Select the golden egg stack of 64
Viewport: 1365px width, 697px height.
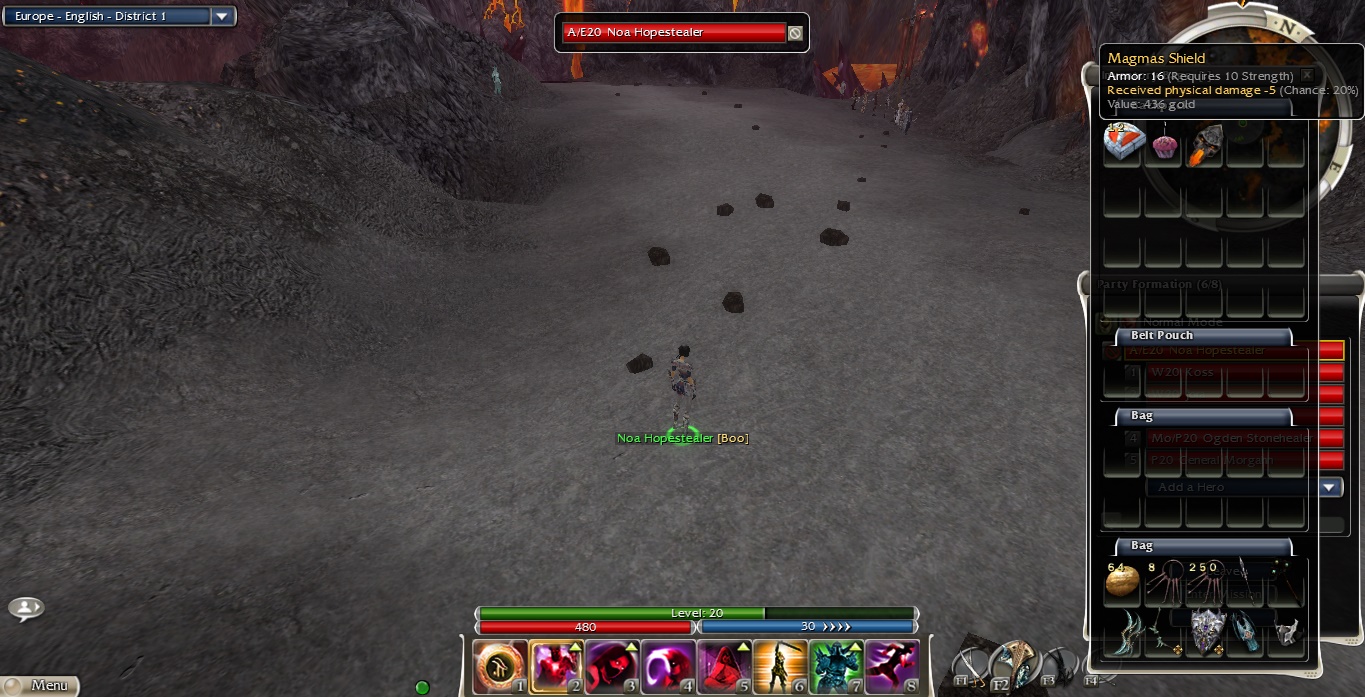tap(1122, 582)
